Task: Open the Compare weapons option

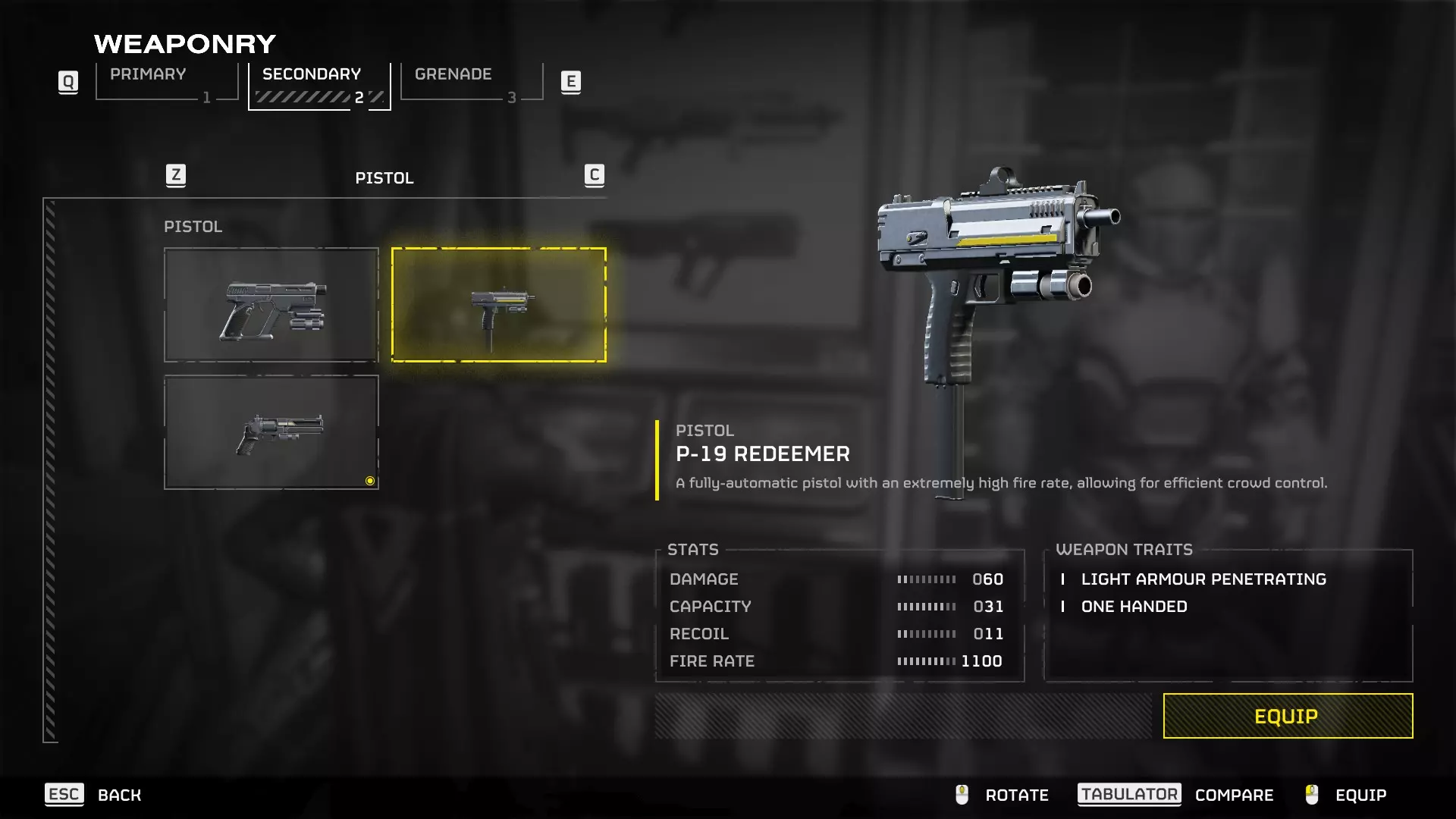Action: [x=1233, y=795]
